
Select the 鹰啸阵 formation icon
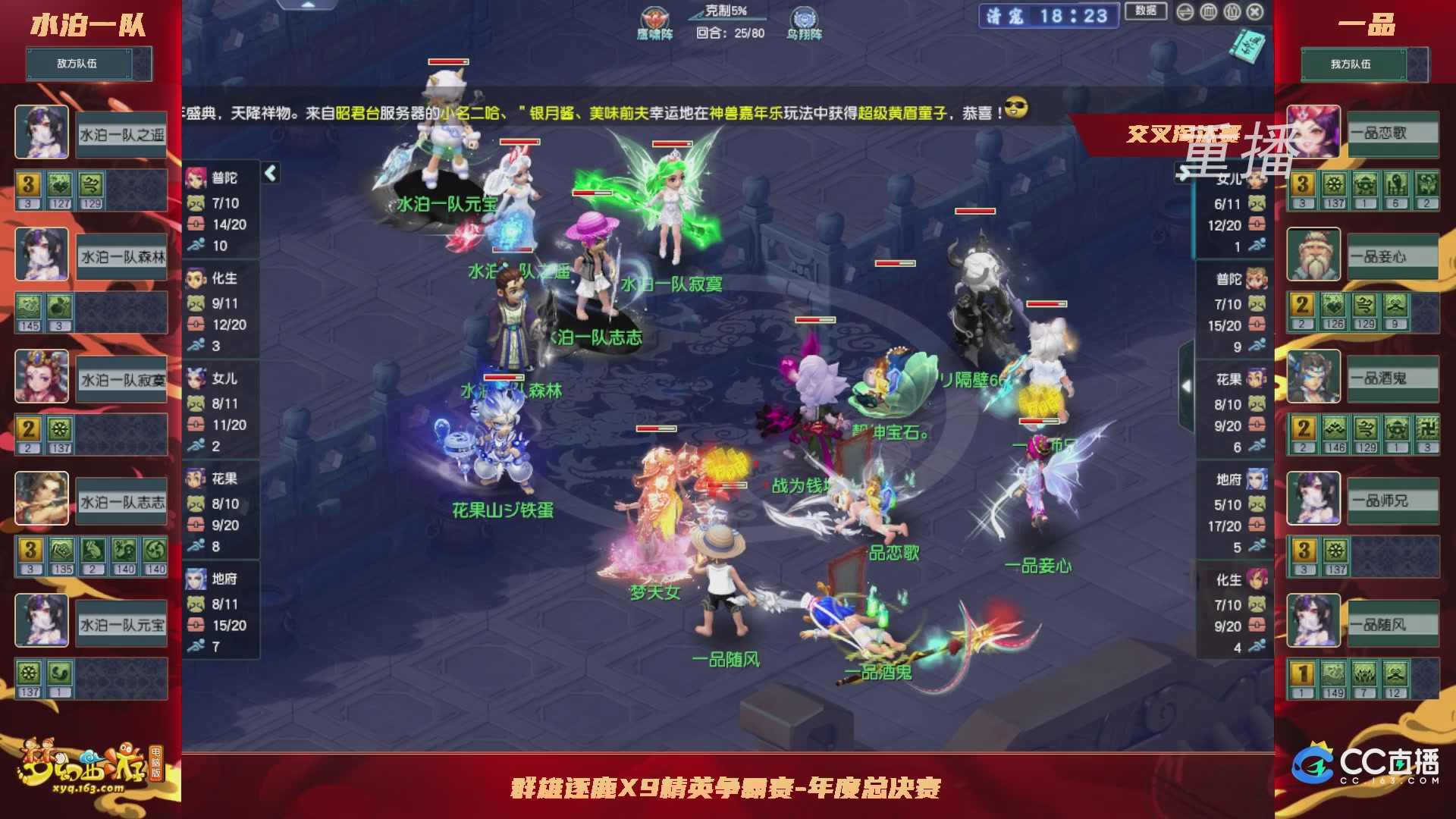coord(655,18)
